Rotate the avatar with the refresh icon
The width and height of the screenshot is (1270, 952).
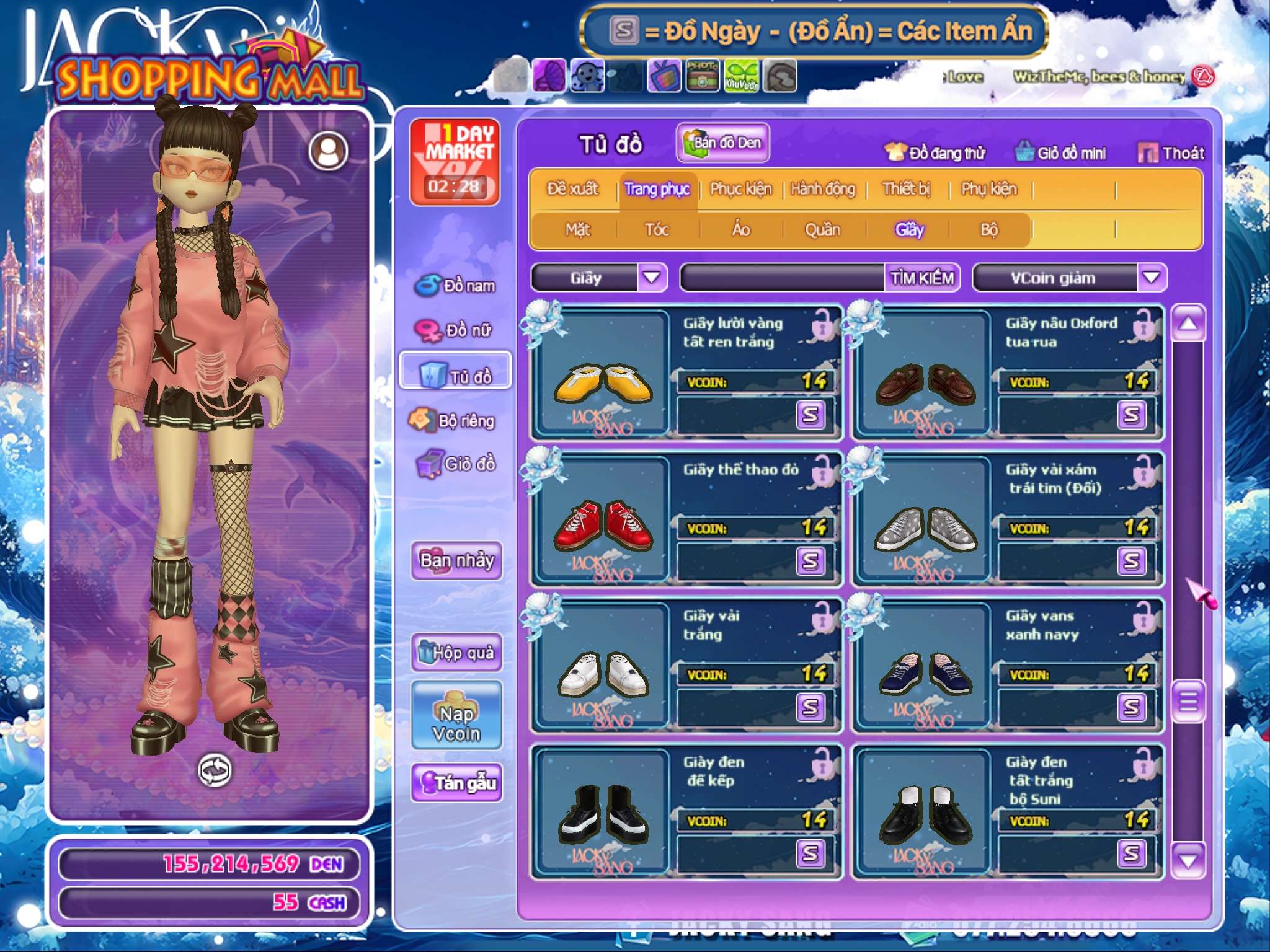[x=215, y=770]
